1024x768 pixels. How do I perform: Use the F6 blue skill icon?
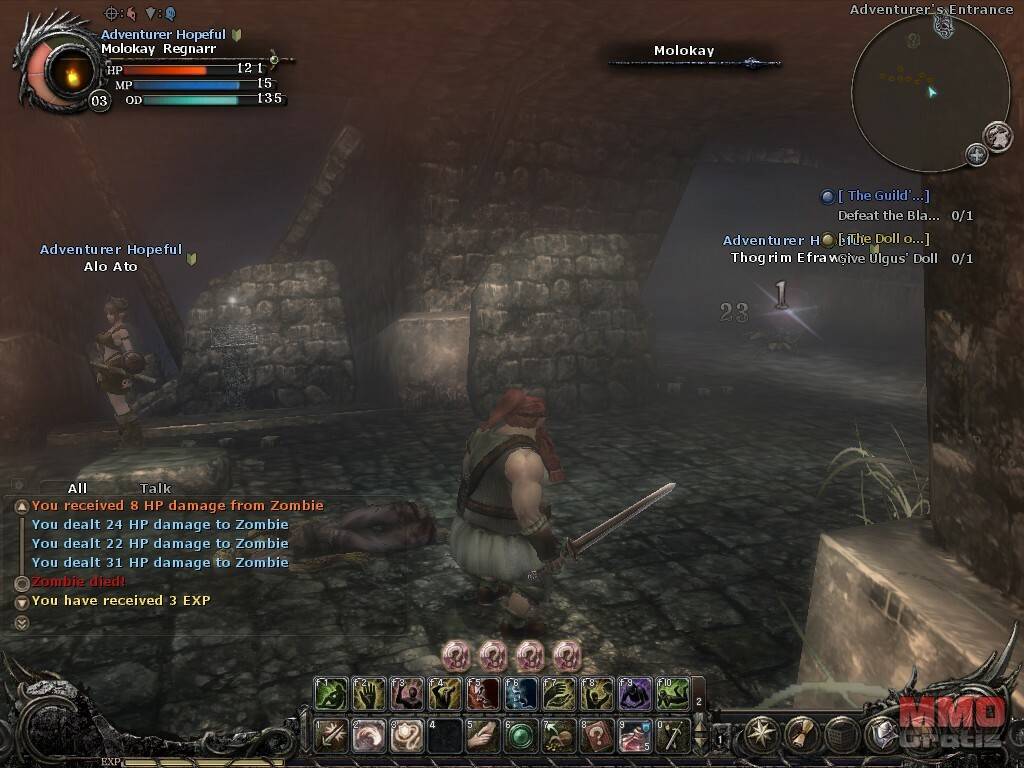click(x=521, y=693)
